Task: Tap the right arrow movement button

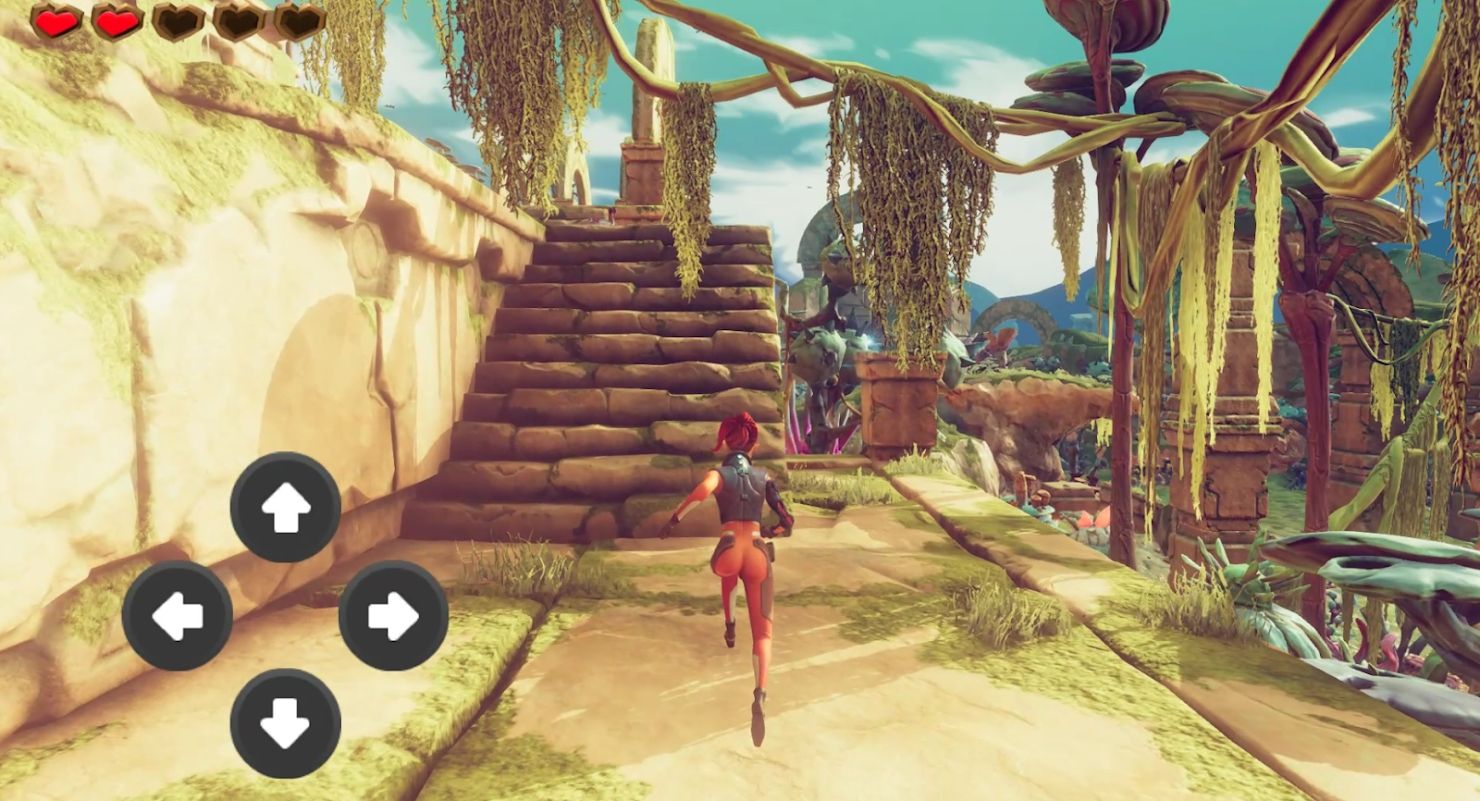Action: click(x=393, y=615)
